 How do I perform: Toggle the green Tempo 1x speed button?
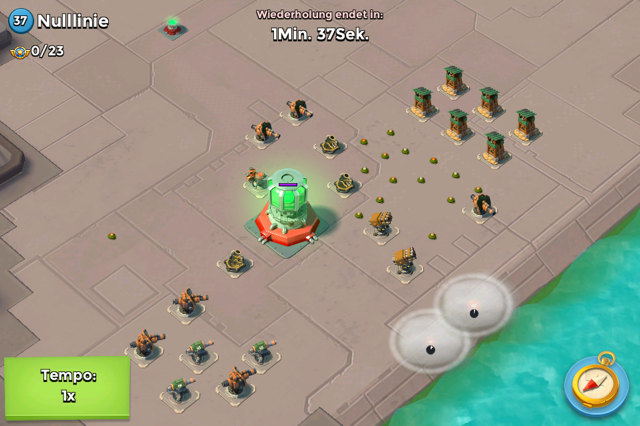tap(67, 386)
